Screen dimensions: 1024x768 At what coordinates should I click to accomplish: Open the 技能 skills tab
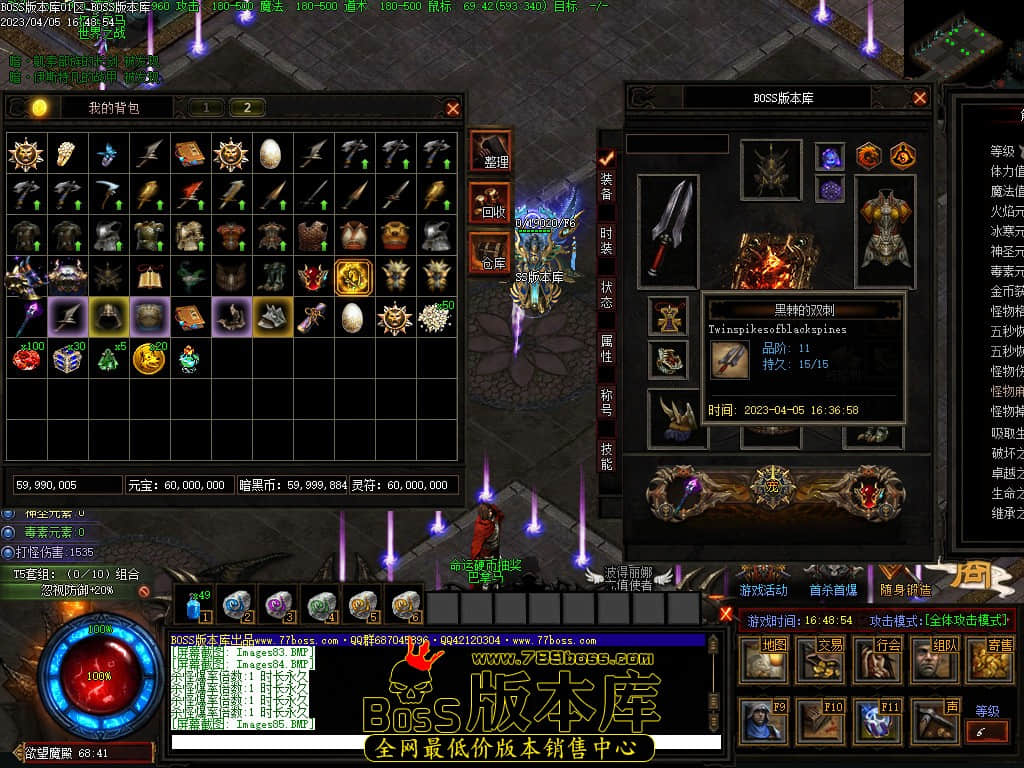(x=607, y=456)
